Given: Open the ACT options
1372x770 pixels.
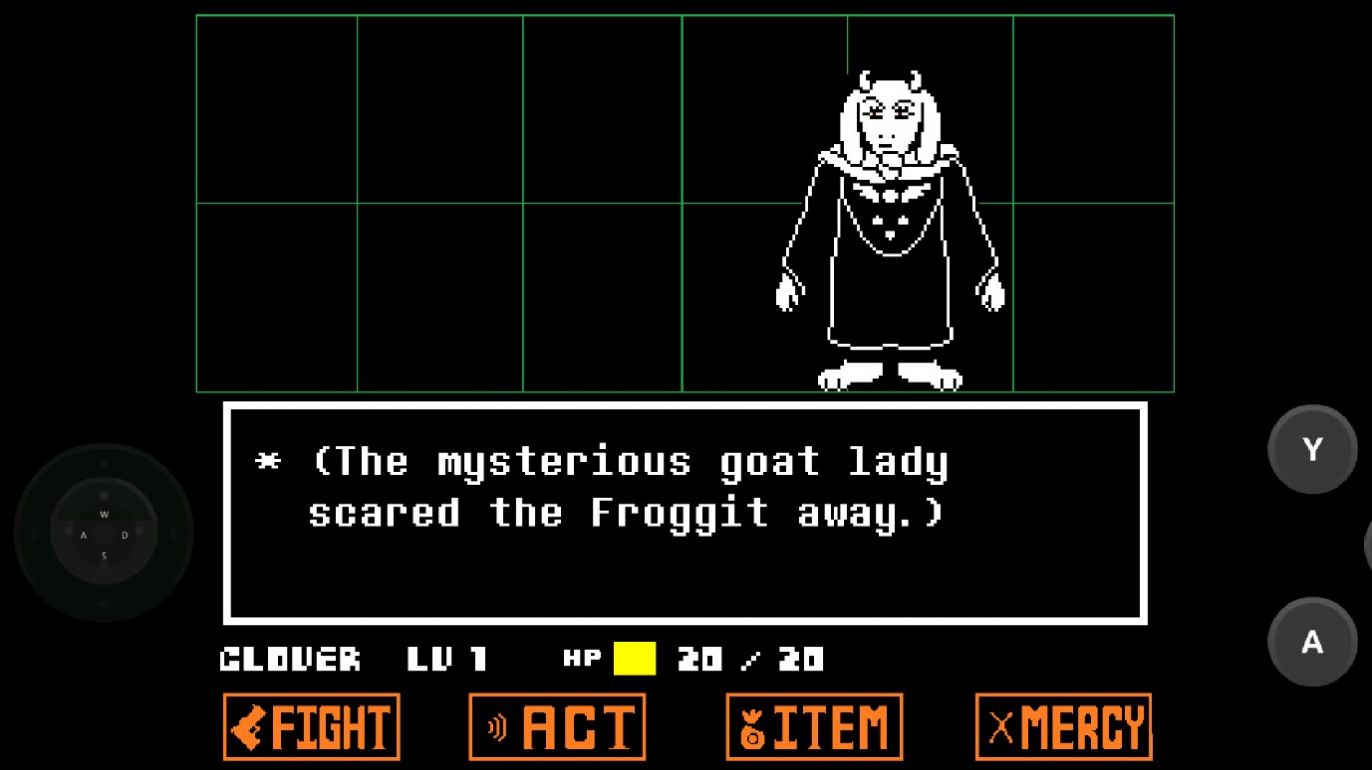Looking at the screenshot, I should tap(557, 725).
